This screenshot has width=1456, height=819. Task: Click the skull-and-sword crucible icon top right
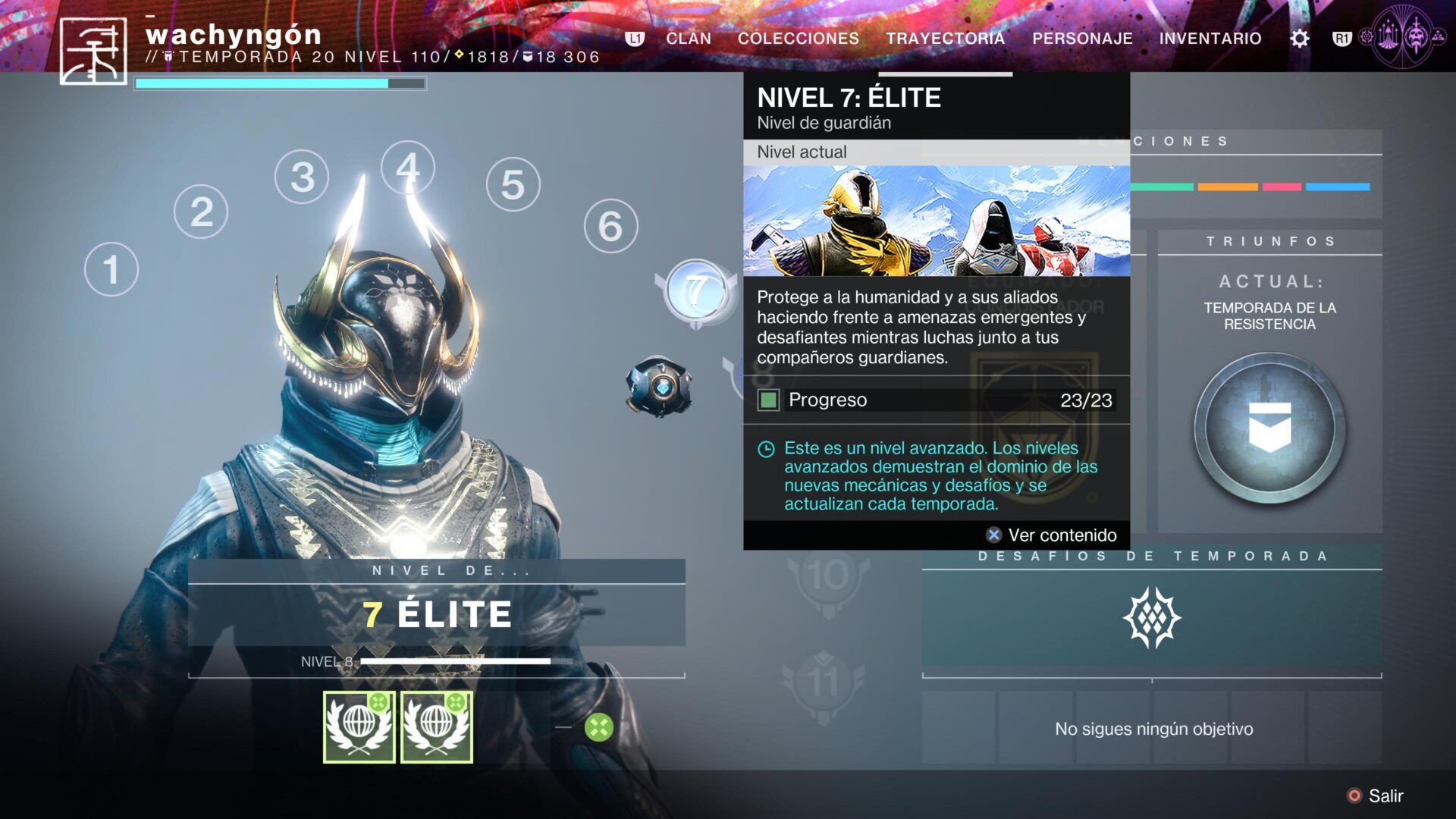1415,36
